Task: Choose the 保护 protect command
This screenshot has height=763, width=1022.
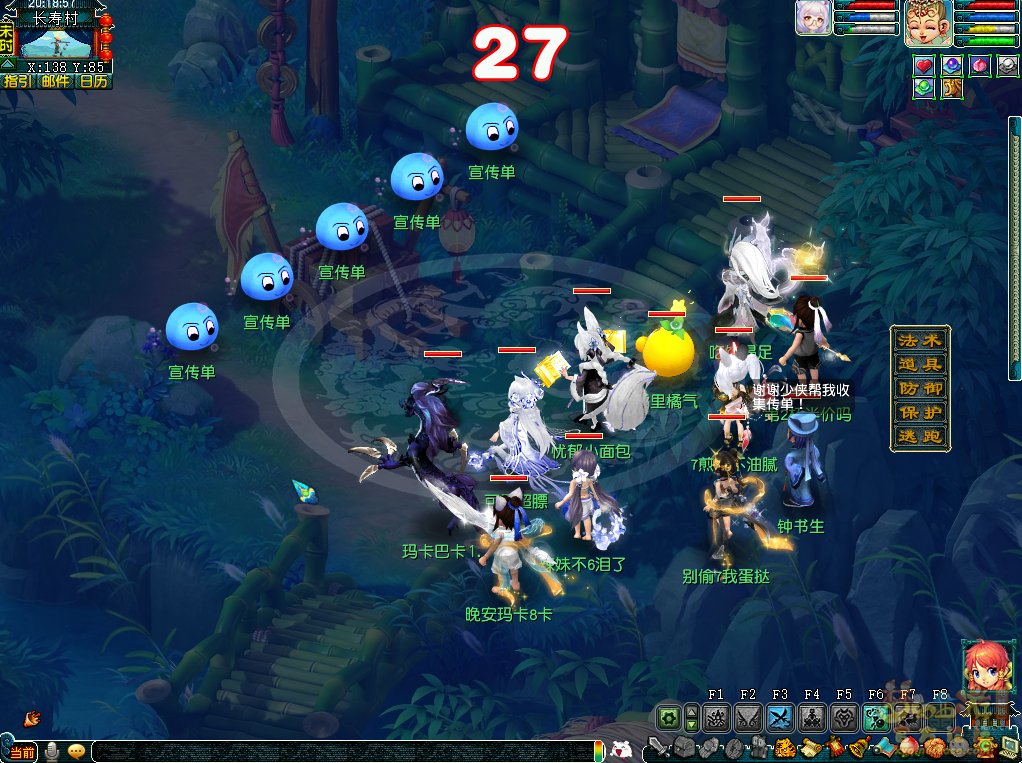Action: pyautogui.click(x=920, y=412)
